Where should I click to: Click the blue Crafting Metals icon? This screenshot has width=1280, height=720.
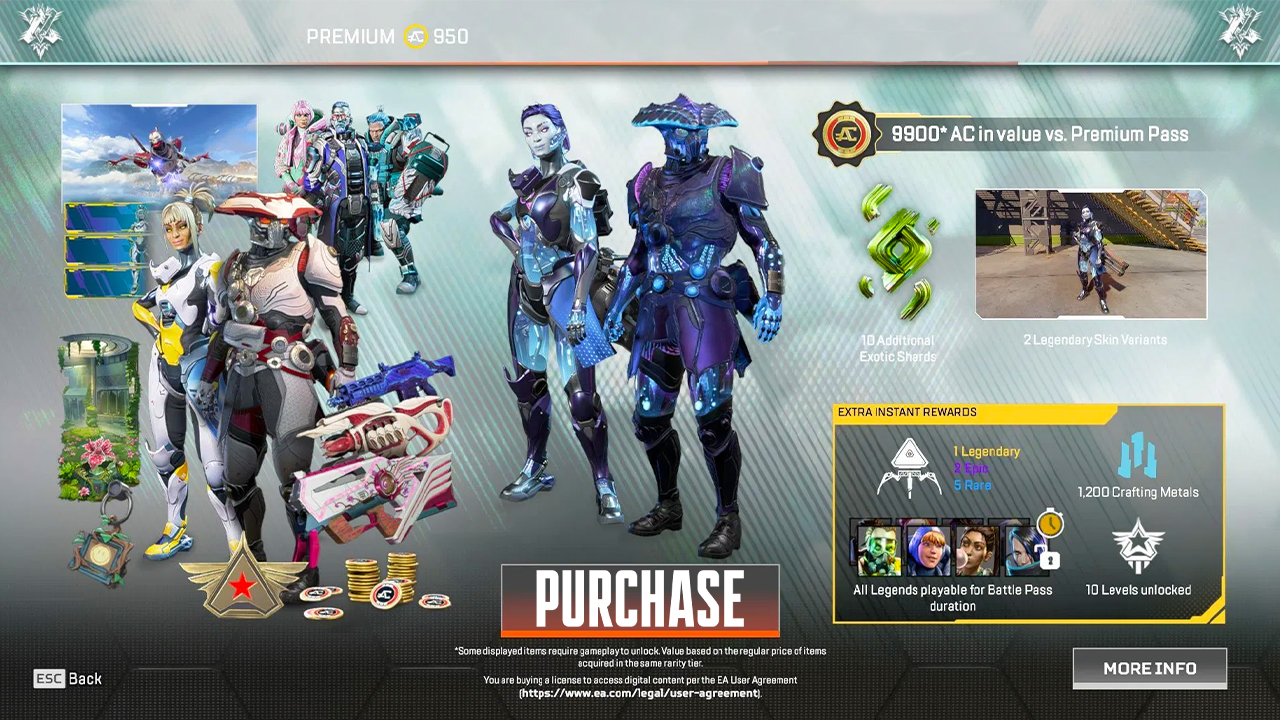1140,455
